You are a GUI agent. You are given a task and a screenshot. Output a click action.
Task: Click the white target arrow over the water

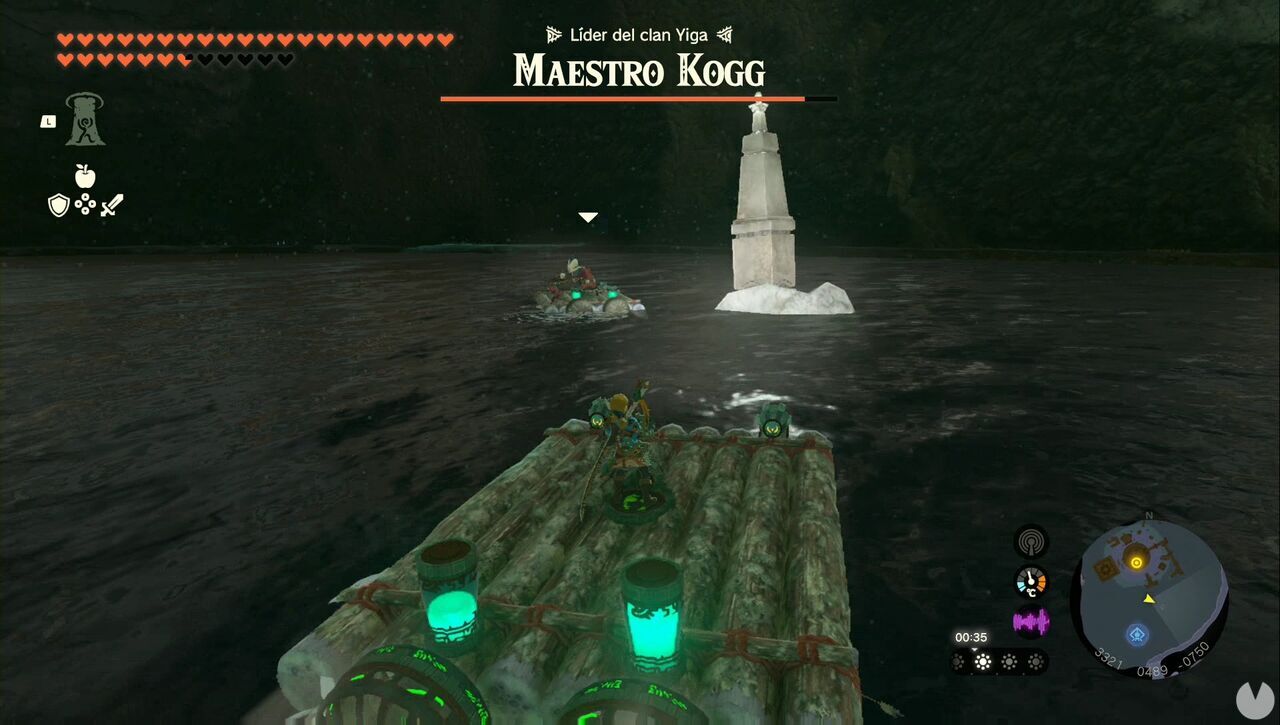click(588, 216)
